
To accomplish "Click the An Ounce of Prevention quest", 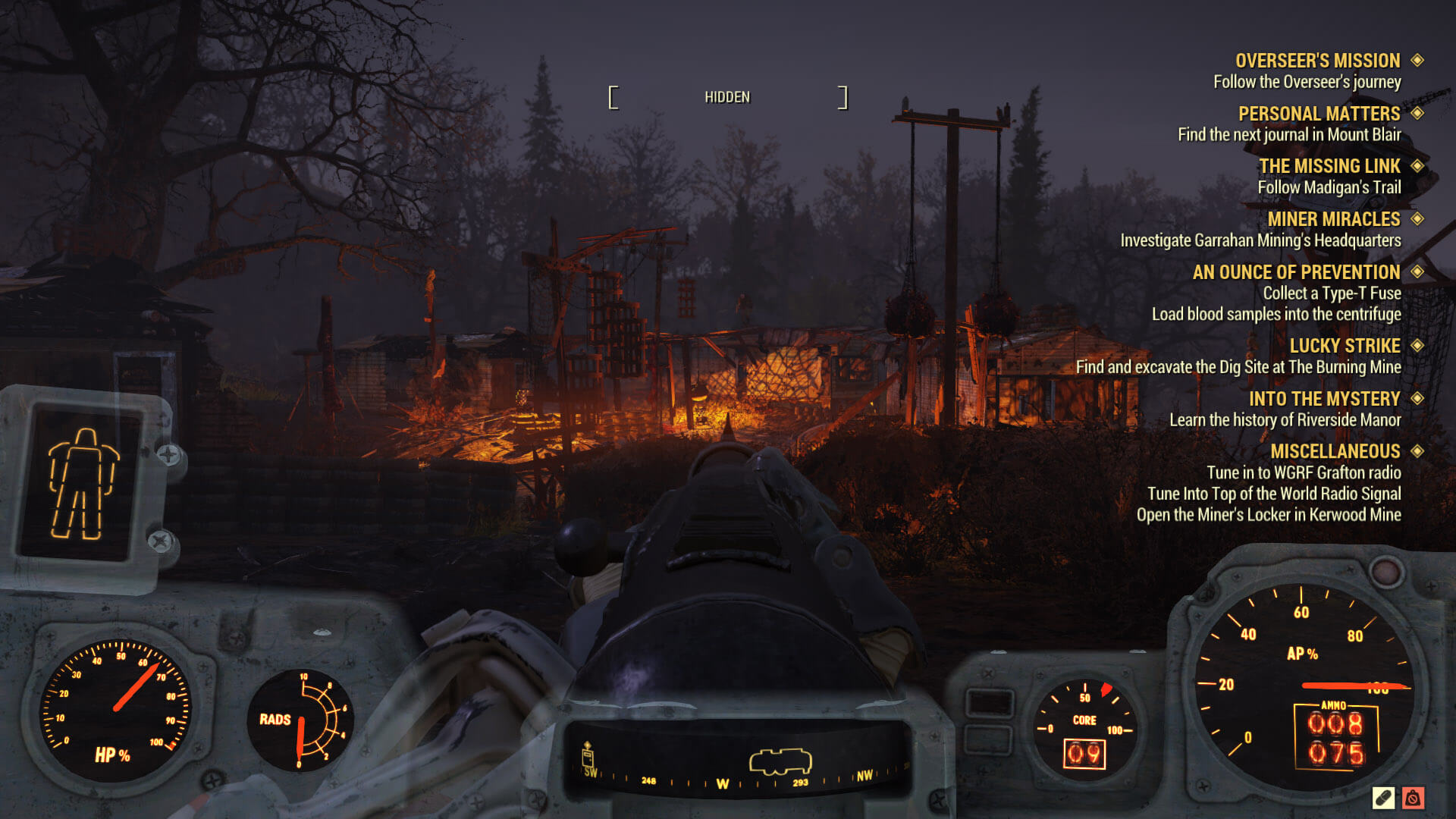I will (x=1296, y=272).
